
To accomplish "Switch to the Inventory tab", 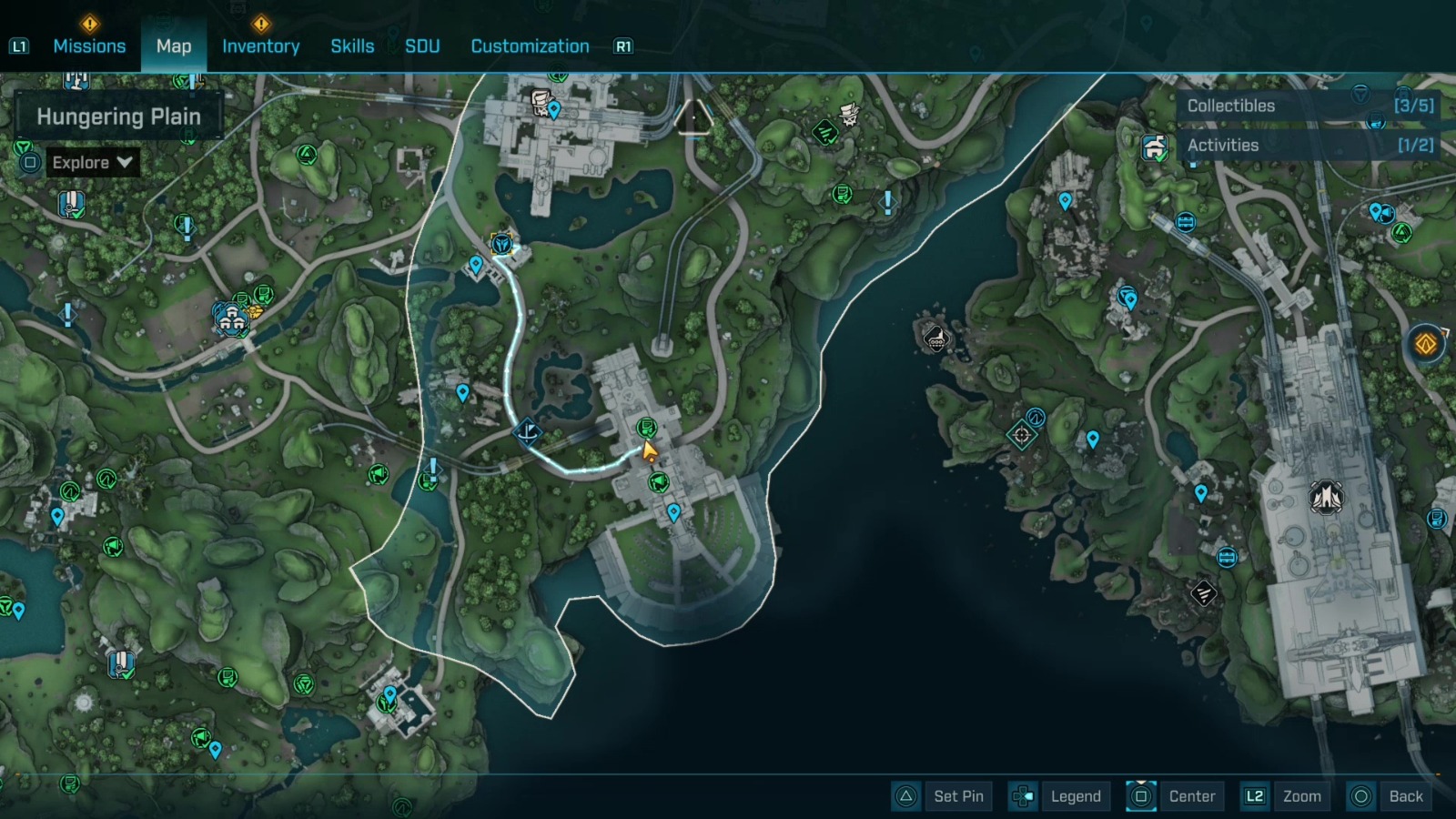I will [x=261, y=45].
